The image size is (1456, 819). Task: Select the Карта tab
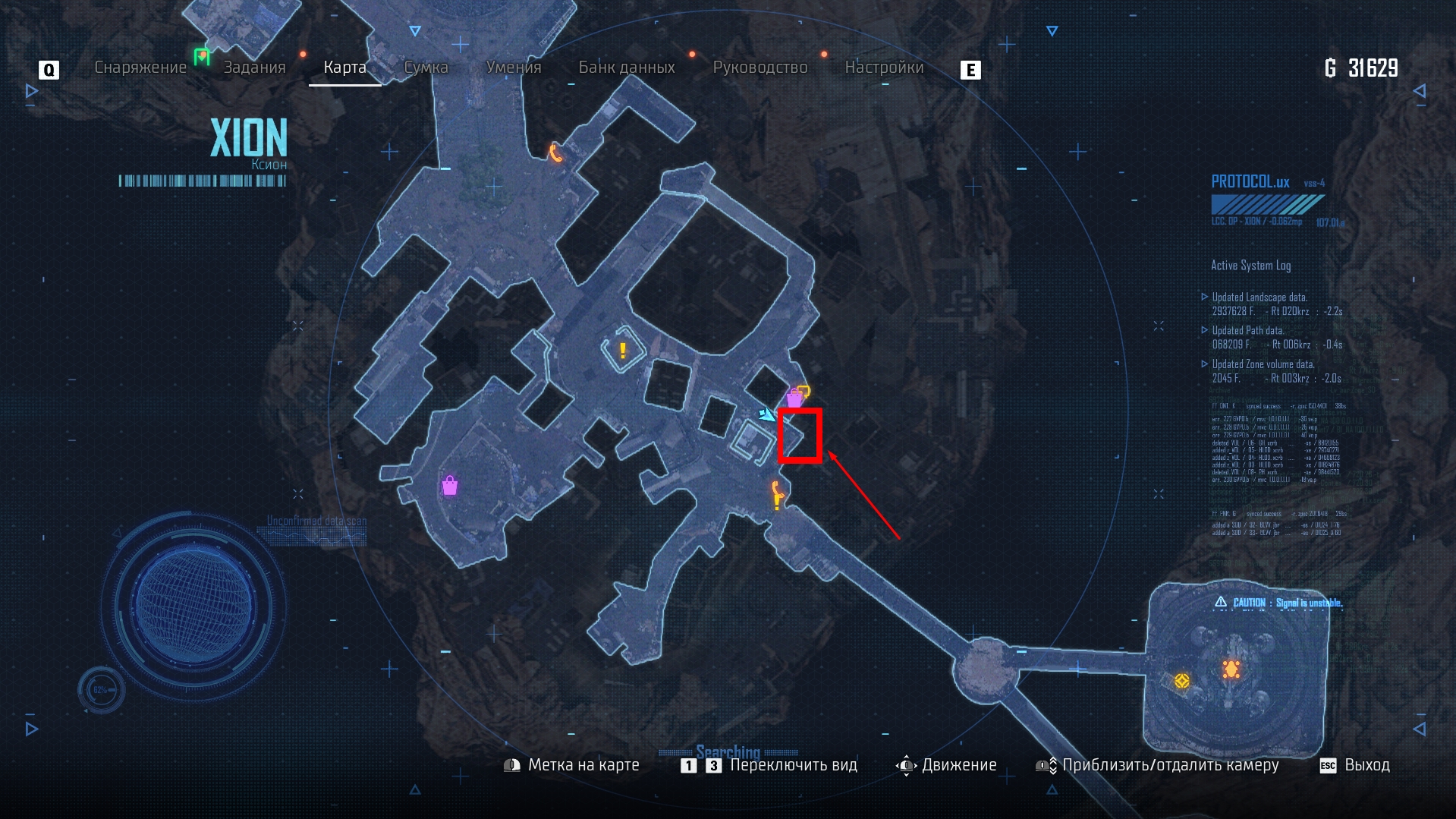(344, 68)
